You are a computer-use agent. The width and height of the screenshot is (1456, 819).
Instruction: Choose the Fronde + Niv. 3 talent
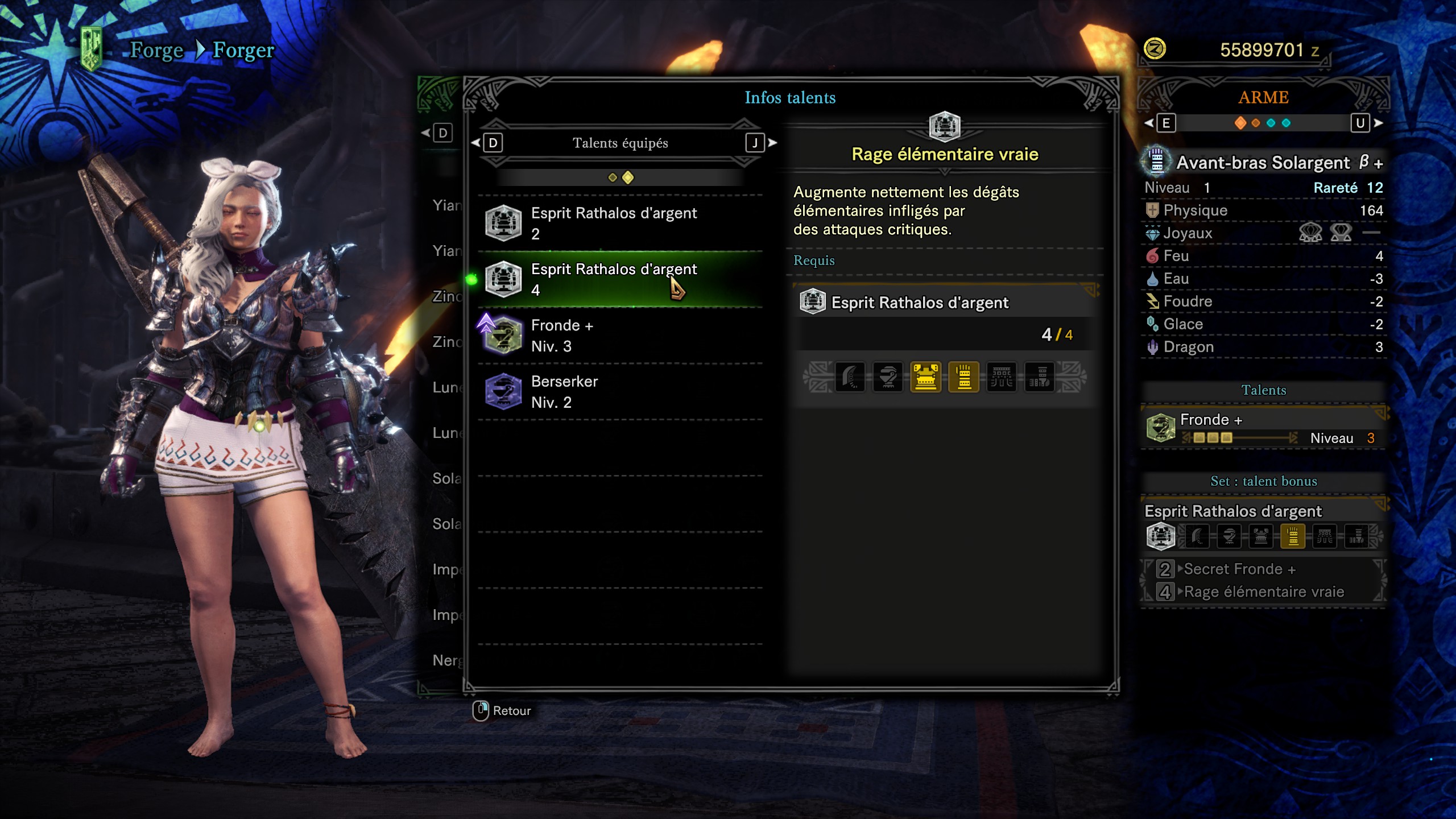tap(620, 336)
